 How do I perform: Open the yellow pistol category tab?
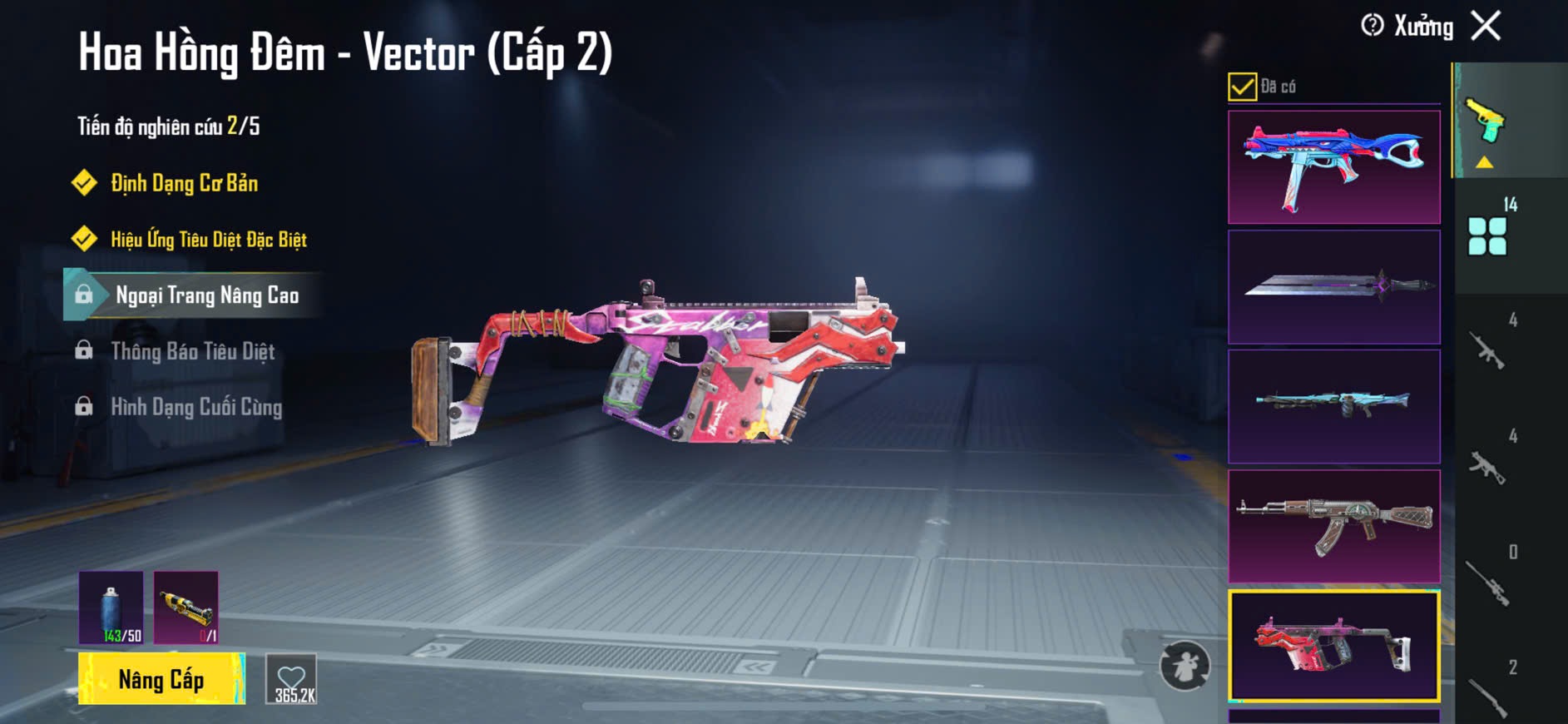[1486, 125]
